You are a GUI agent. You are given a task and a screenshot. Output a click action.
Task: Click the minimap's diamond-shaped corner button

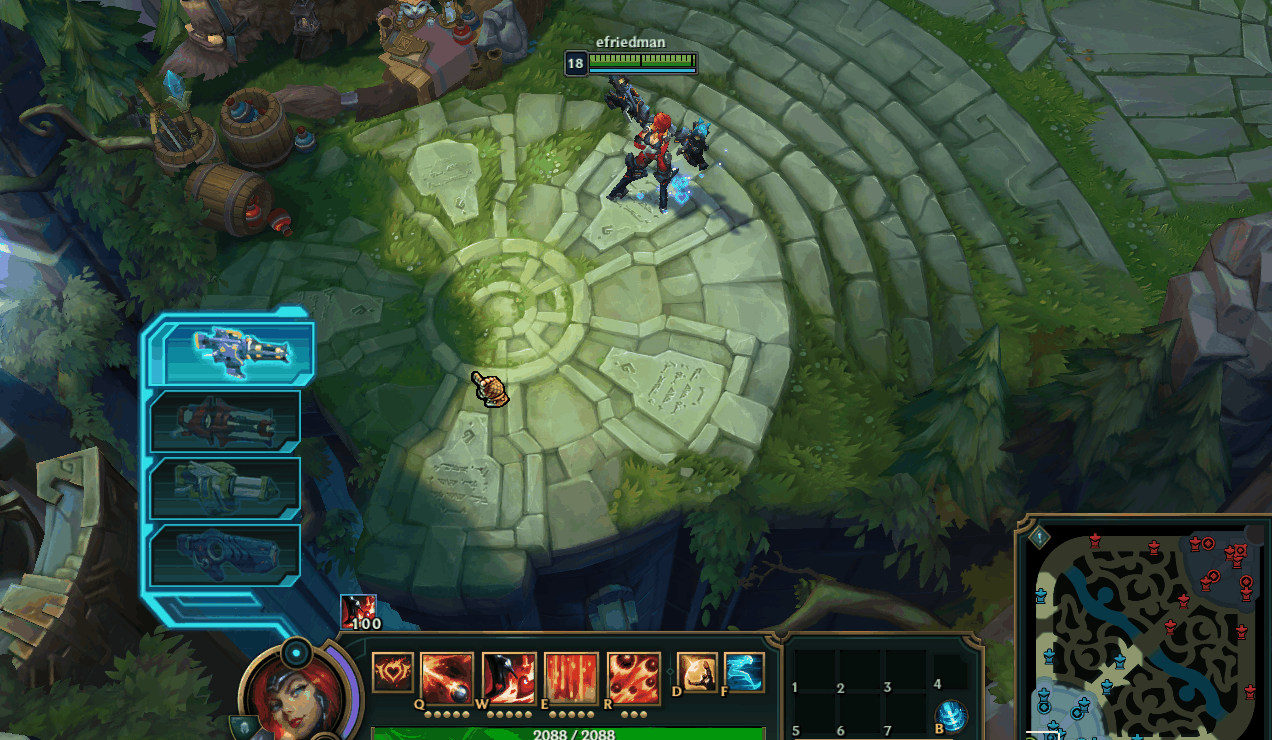point(1039,537)
